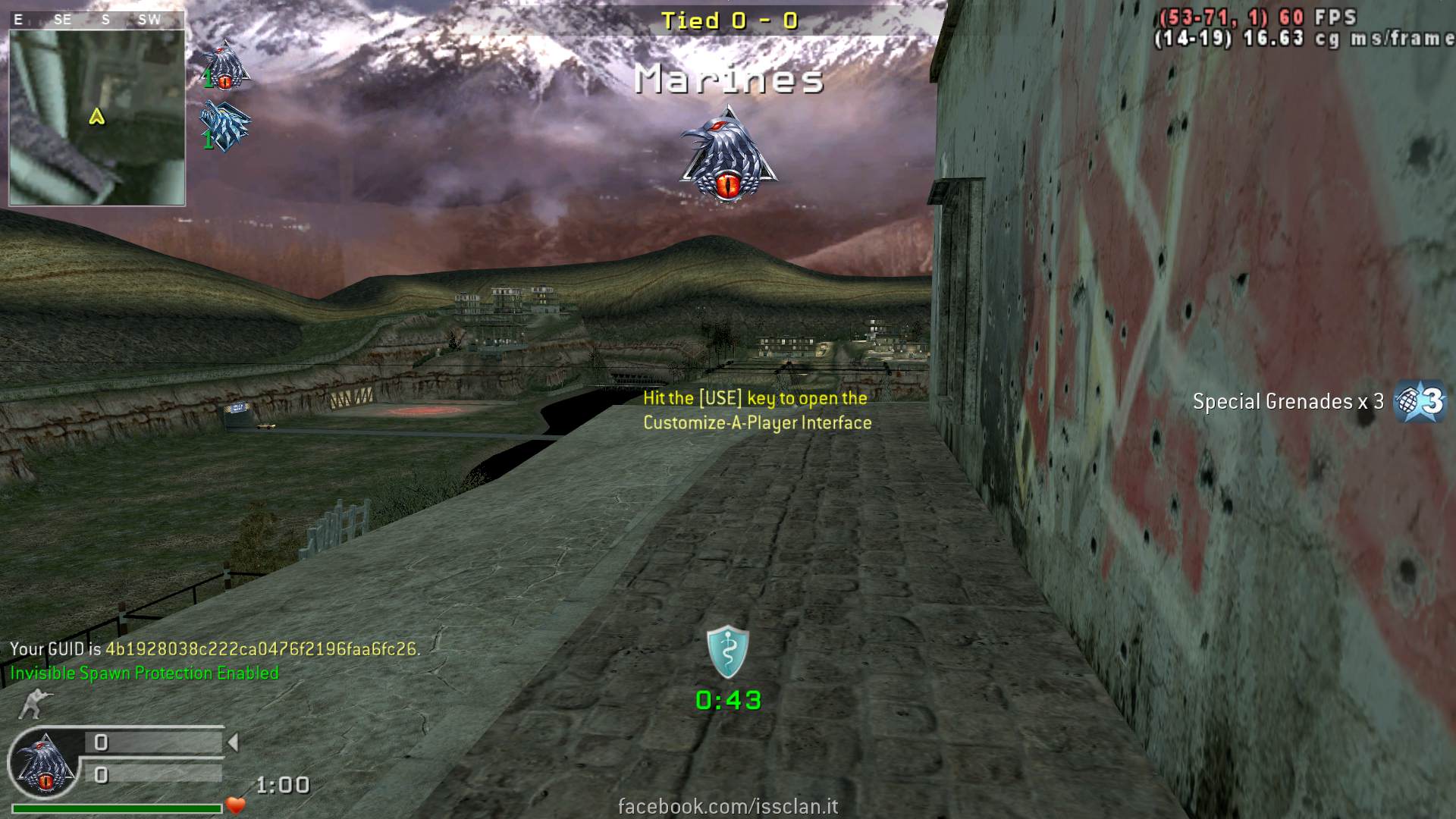Click the spawn protection shield icon

728,652
